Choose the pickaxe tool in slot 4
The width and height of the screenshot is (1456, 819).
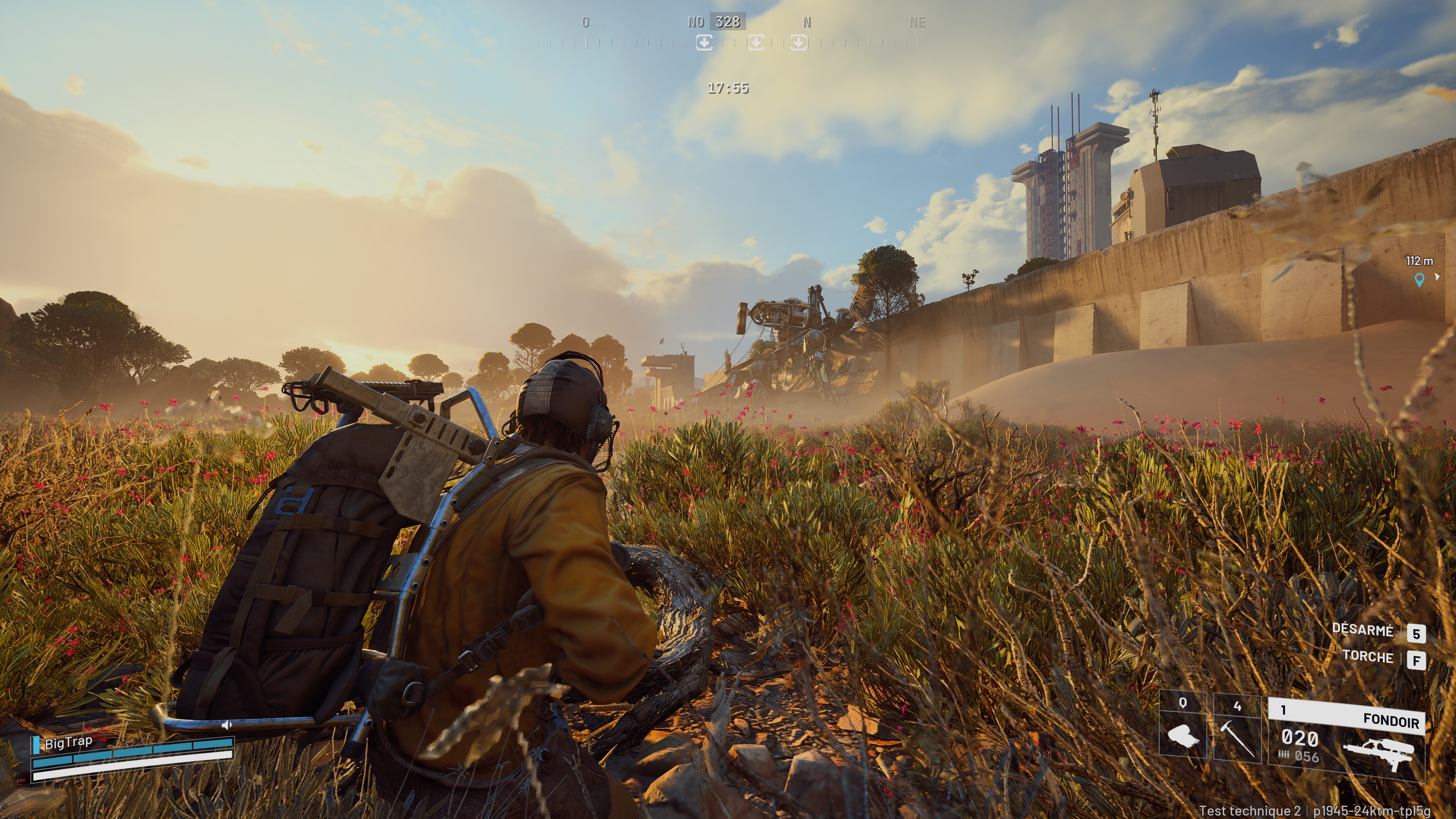tap(1237, 733)
